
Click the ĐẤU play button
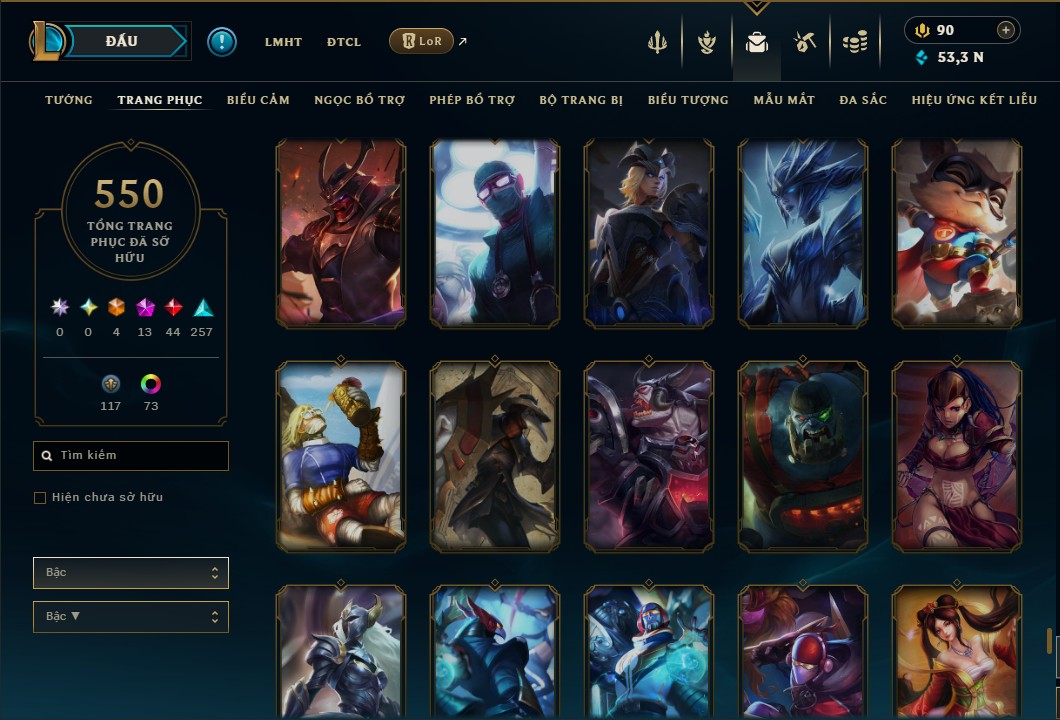[x=122, y=41]
